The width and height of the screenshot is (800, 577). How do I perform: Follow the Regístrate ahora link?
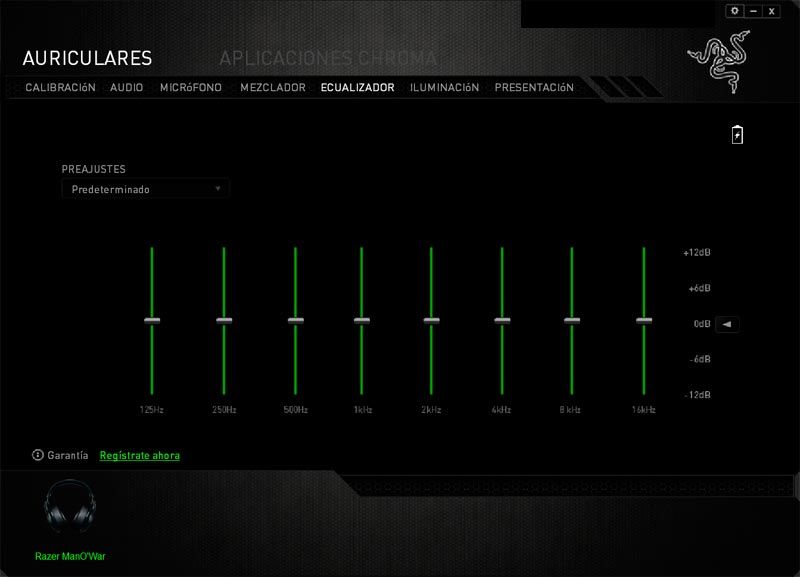[140, 455]
